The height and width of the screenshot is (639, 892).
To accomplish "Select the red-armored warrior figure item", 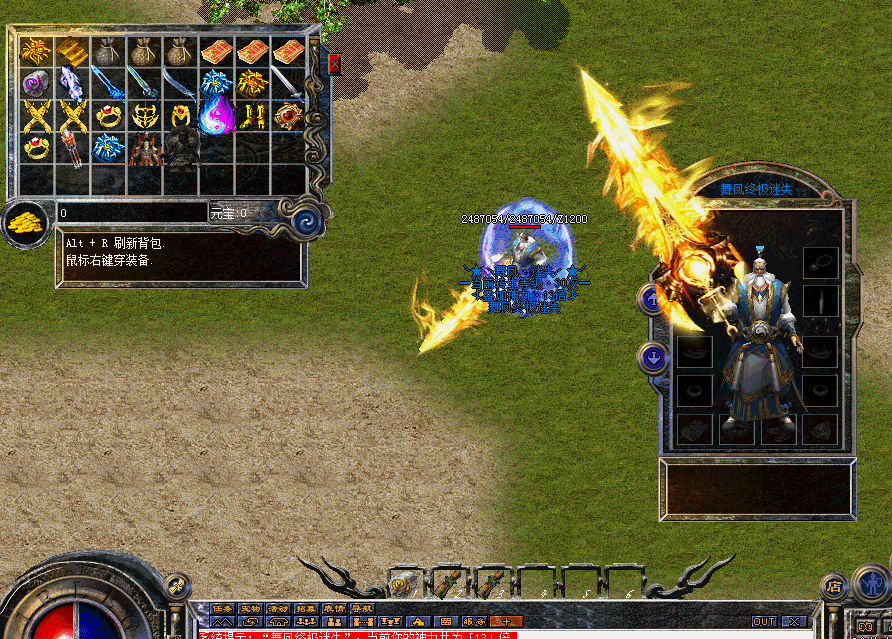I will click(x=144, y=147).
